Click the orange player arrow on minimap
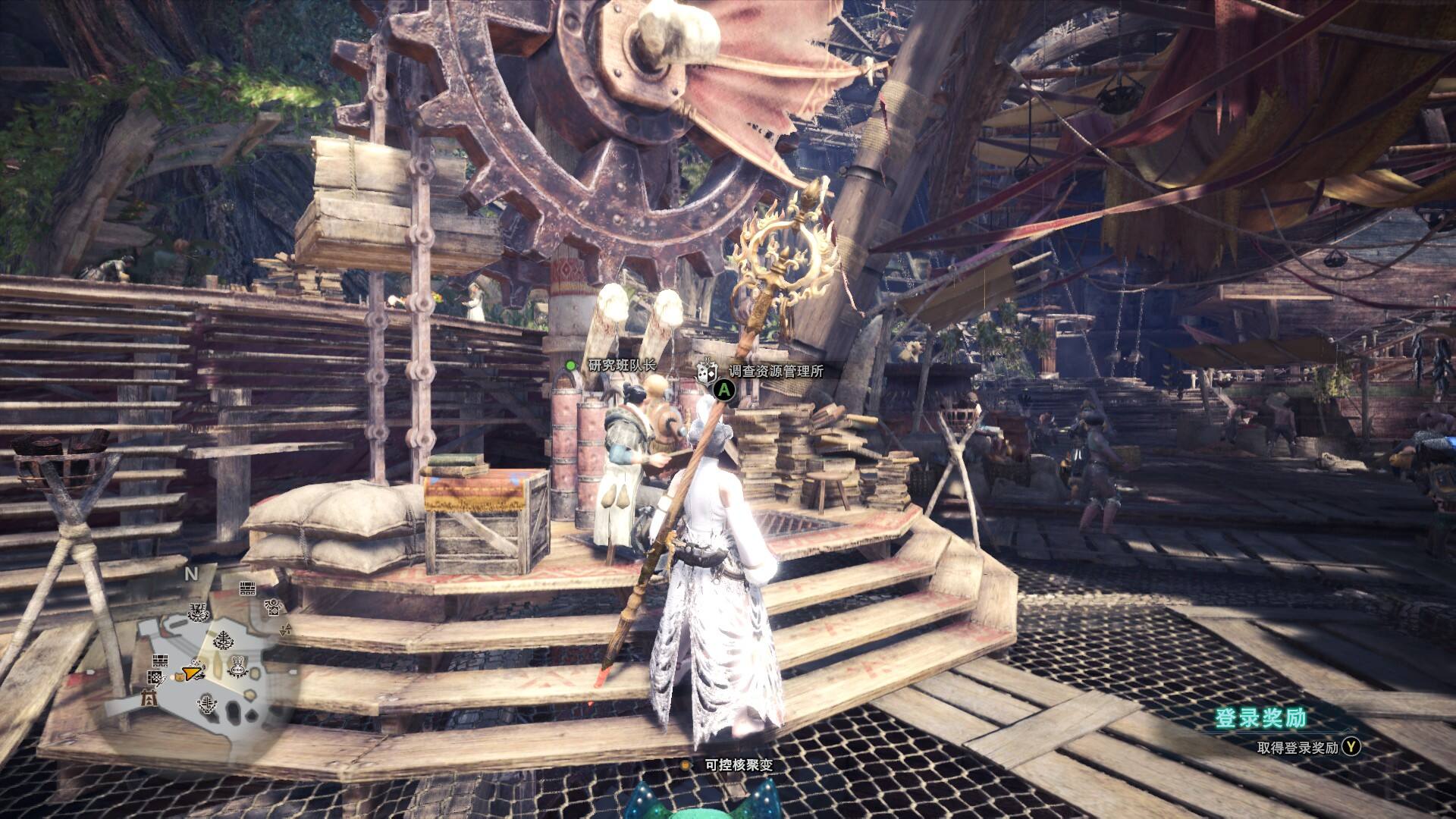Viewport: 1456px width, 819px height. point(193,671)
